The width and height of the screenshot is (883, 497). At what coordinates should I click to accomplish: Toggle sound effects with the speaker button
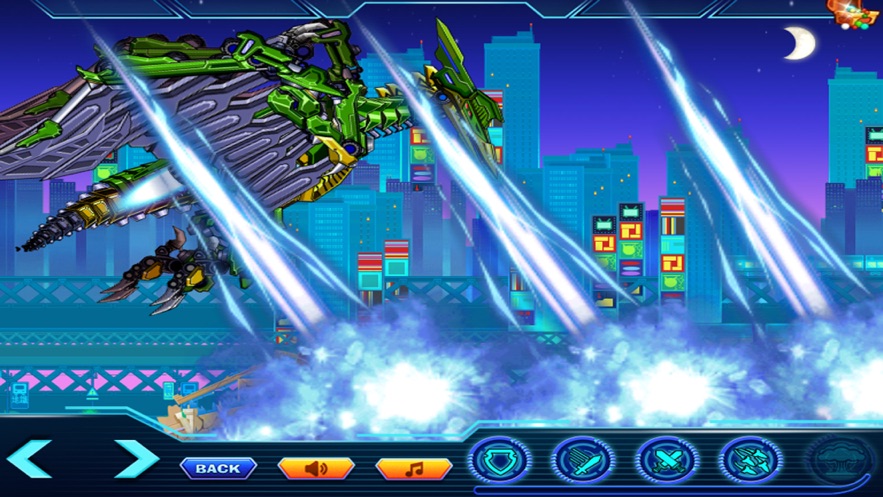point(315,468)
